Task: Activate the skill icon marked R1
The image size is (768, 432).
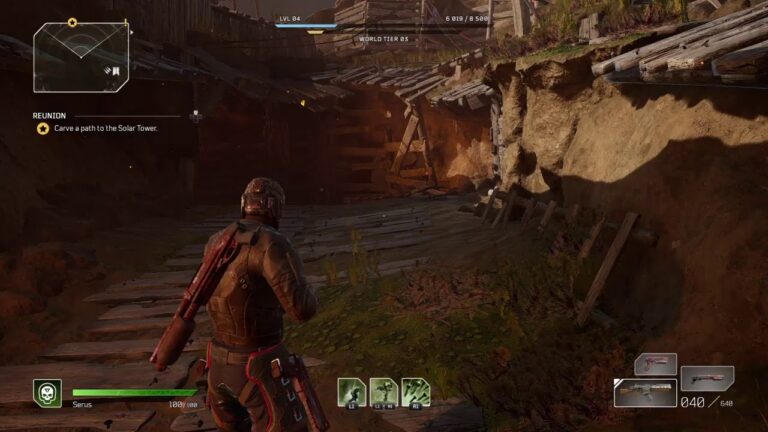Action: tap(416, 391)
